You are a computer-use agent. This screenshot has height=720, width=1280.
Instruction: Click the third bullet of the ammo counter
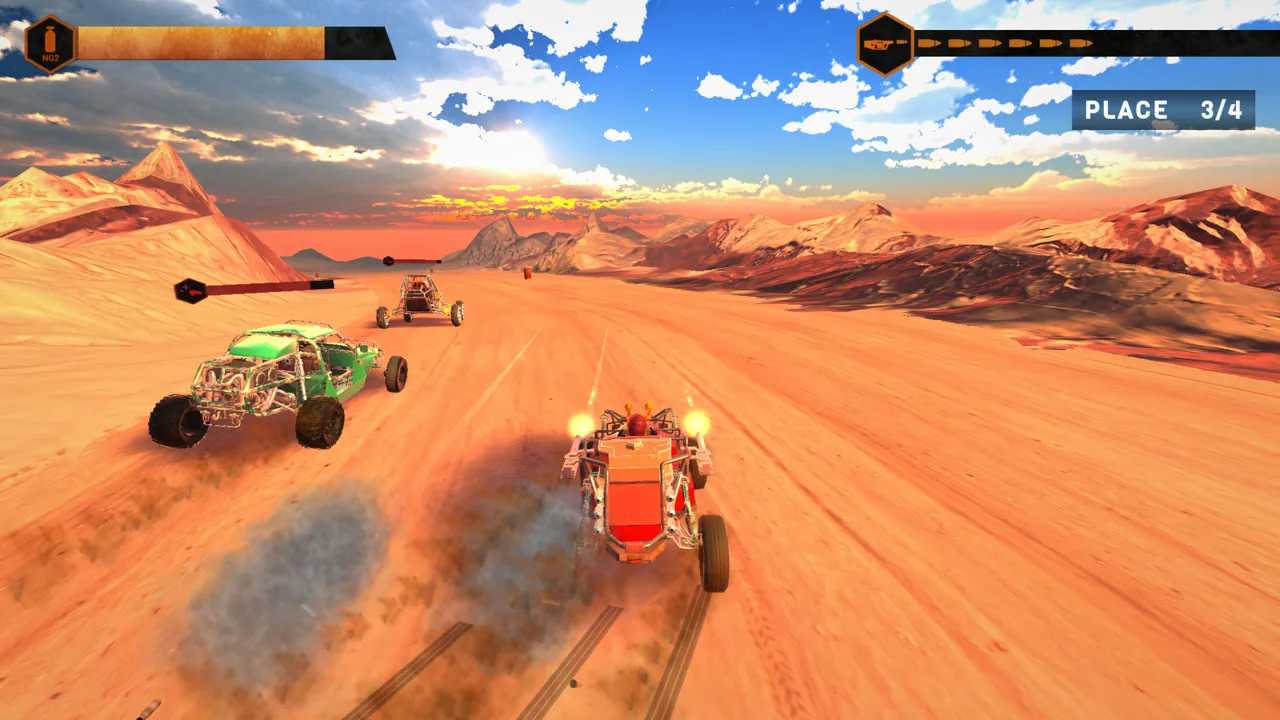(987, 44)
